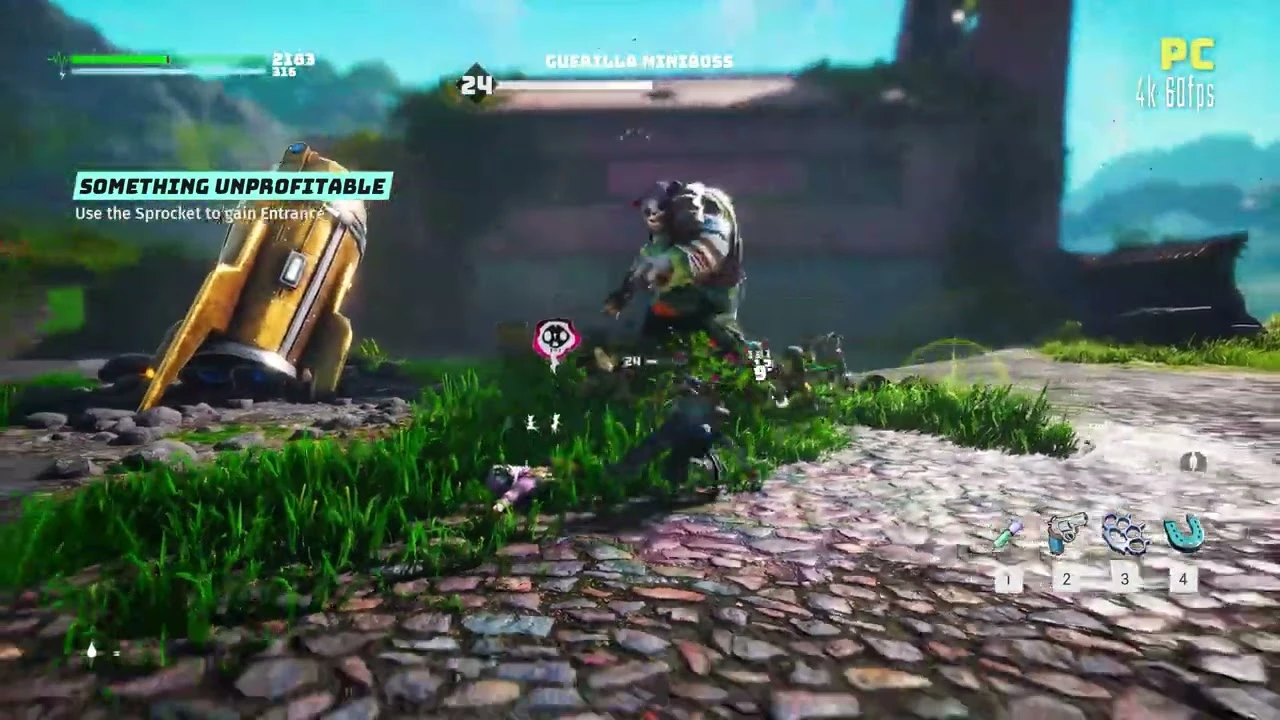Use the horseshoe item in slot 4
Viewport: 1280px width, 720px height.
coord(1183,533)
